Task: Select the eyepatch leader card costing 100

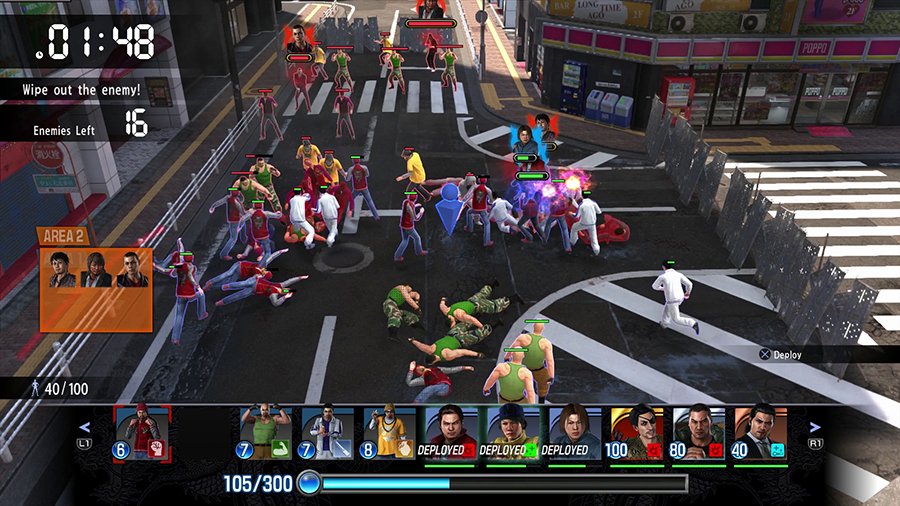Action: 636,432
